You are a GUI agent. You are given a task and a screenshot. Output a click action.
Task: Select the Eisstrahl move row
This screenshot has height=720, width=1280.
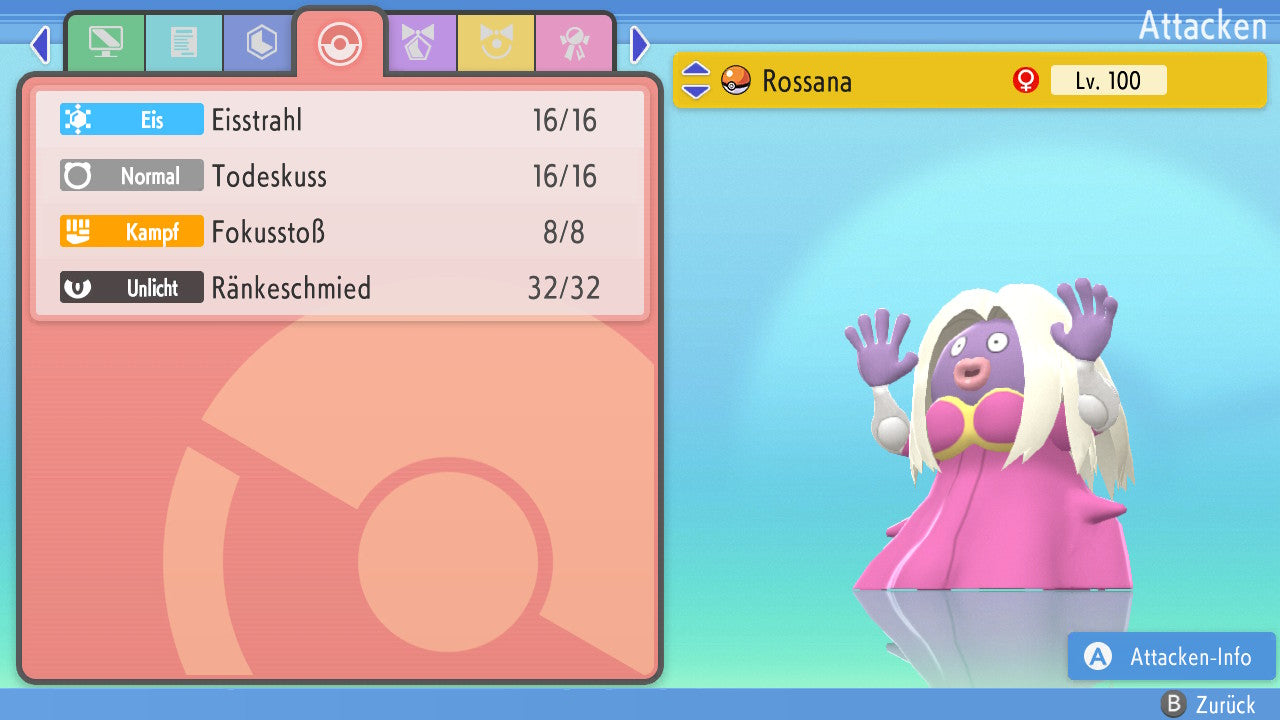340,120
